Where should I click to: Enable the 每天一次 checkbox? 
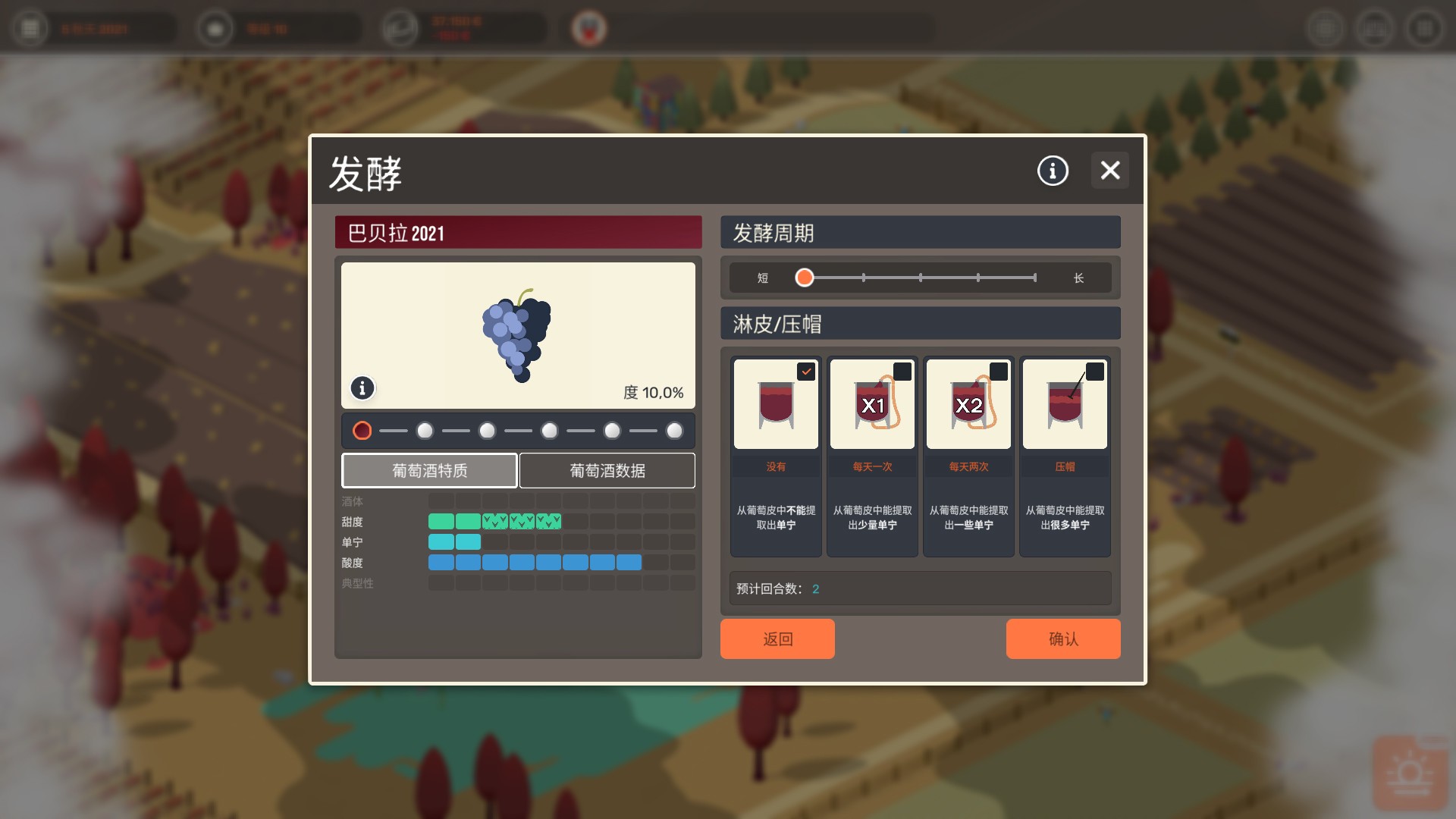tap(902, 372)
